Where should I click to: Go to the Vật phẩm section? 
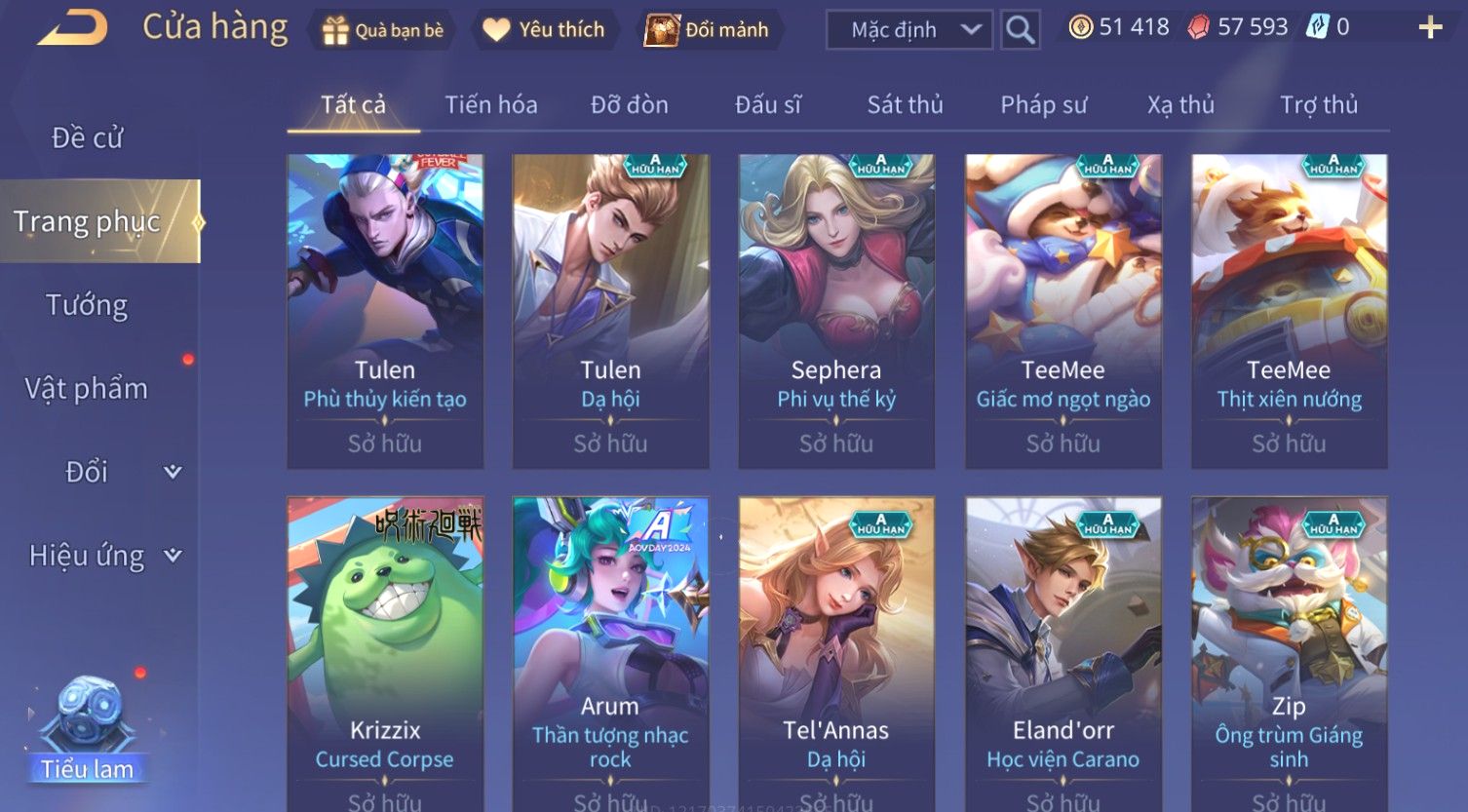tap(88, 389)
